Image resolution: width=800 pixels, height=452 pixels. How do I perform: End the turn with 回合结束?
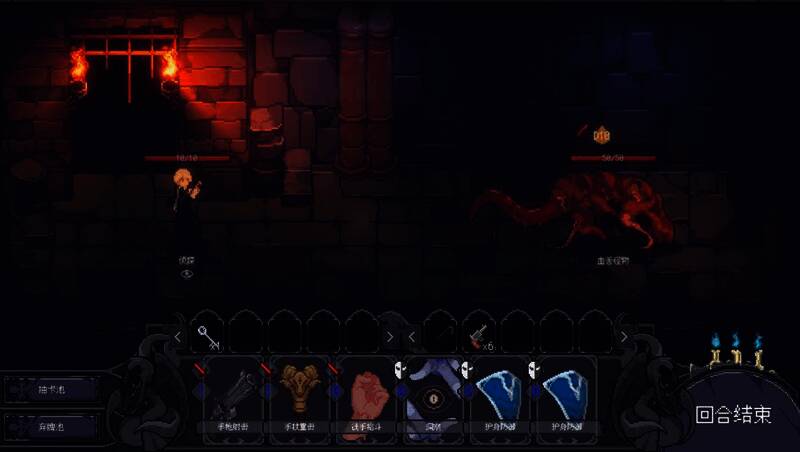coord(733,413)
